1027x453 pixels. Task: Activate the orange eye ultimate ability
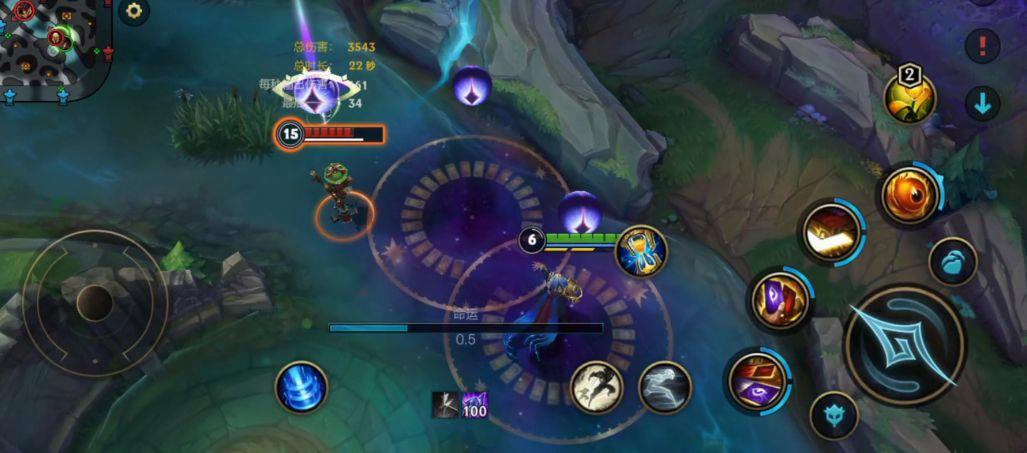pyautogui.click(x=909, y=194)
